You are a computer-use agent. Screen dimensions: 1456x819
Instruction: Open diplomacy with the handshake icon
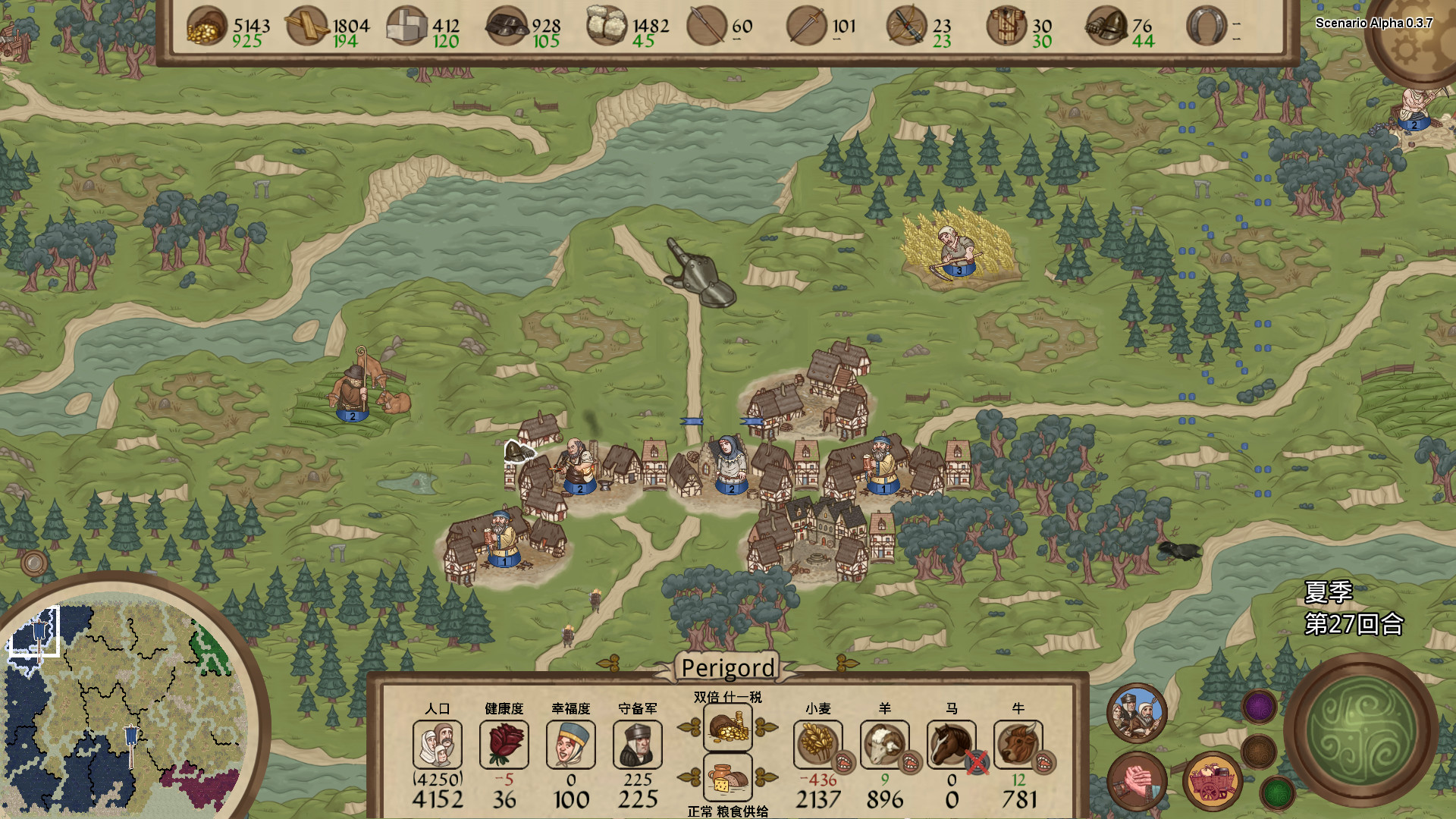[x=1137, y=782]
